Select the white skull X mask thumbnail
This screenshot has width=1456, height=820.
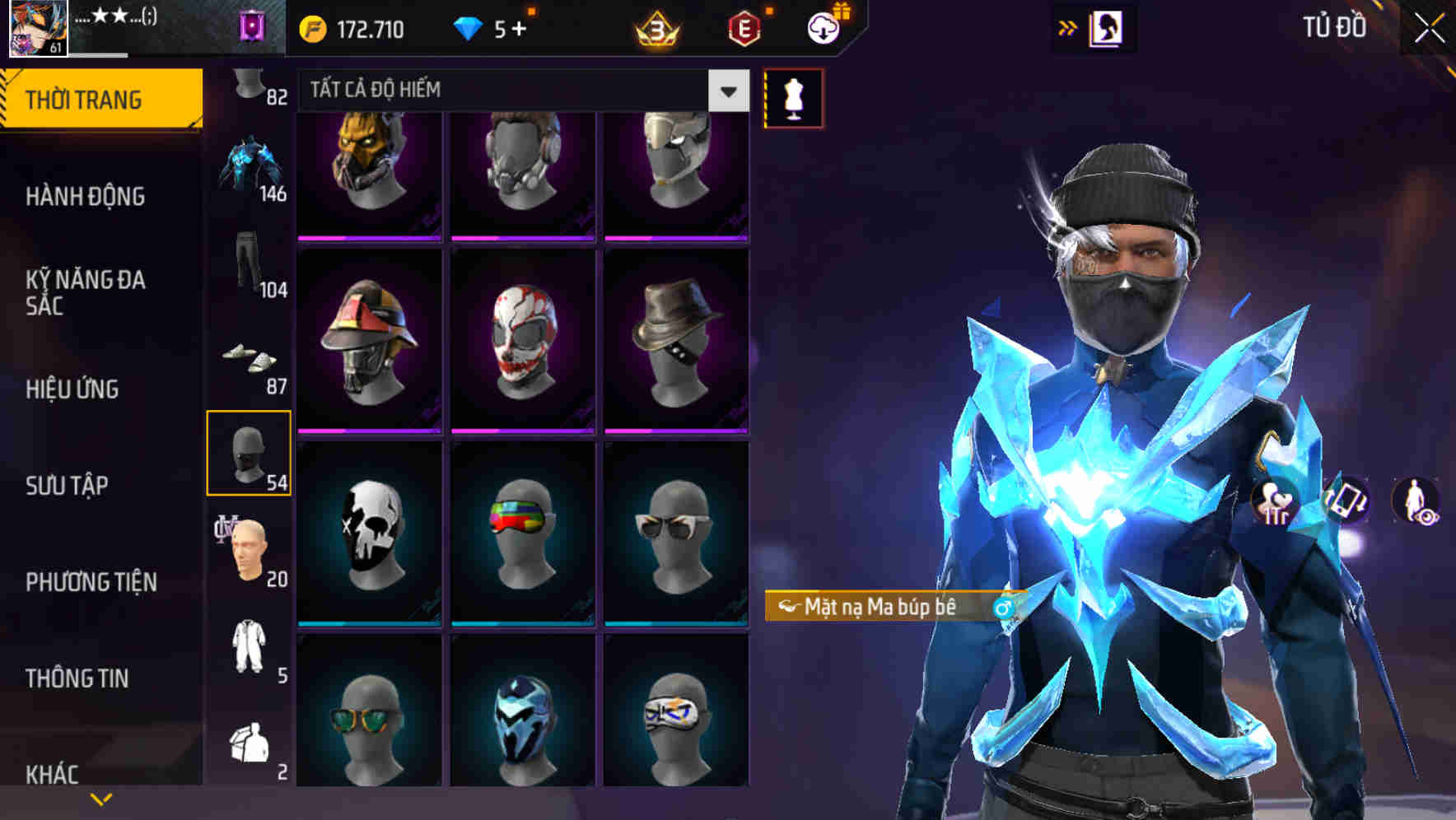coord(370,533)
